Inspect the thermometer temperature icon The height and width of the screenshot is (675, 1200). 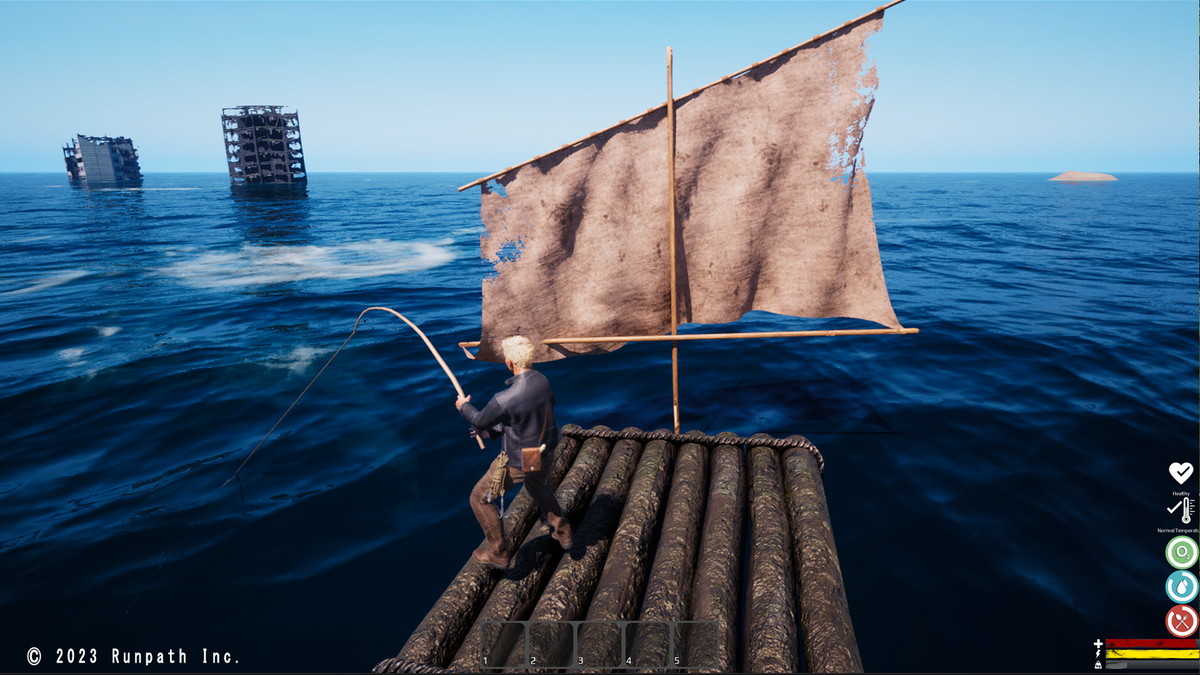click(x=1182, y=511)
